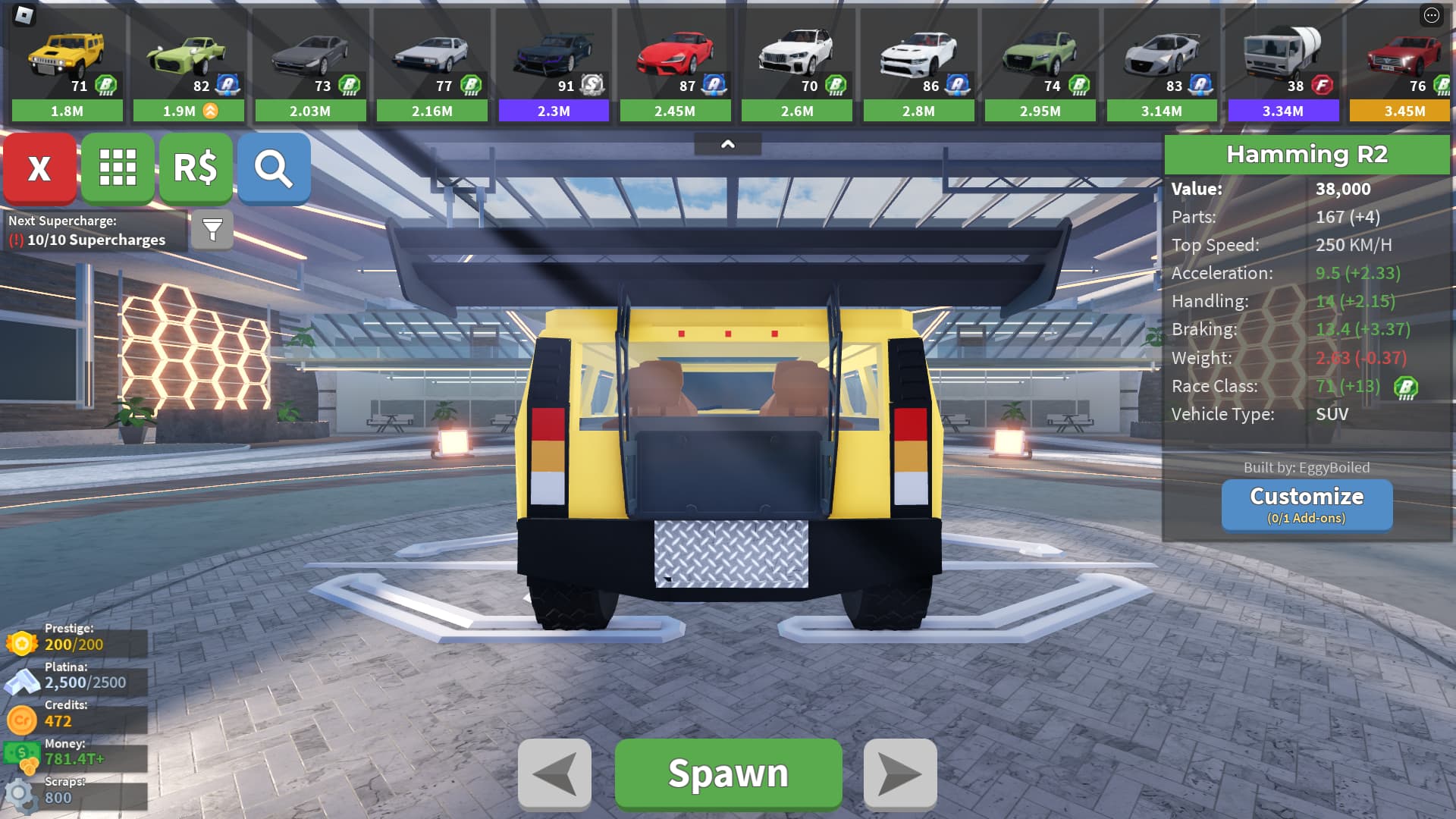The height and width of the screenshot is (819, 1456).
Task: Spawn the Hamming R2 vehicle
Action: tap(728, 773)
